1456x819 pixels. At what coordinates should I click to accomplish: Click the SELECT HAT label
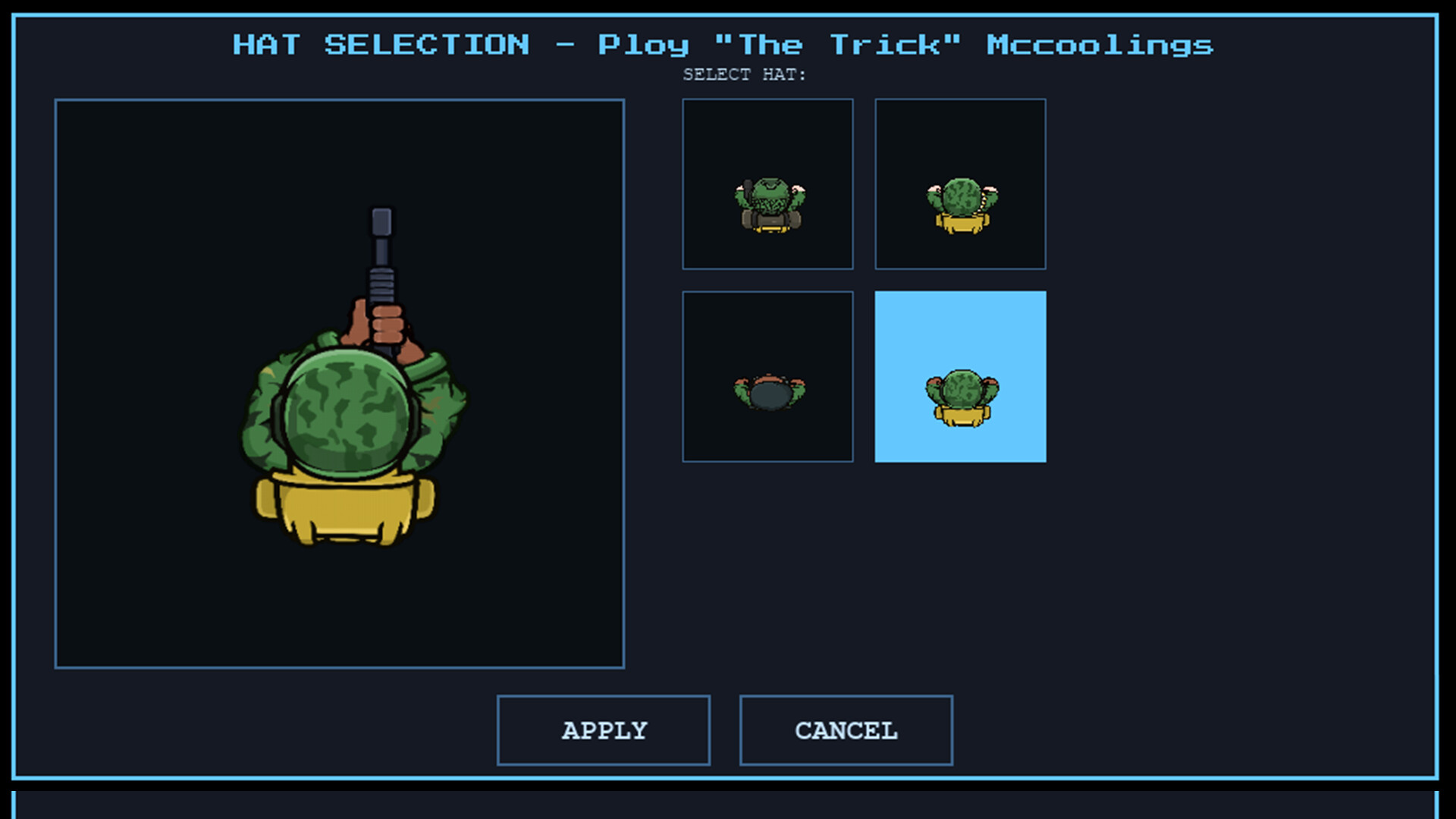click(744, 74)
